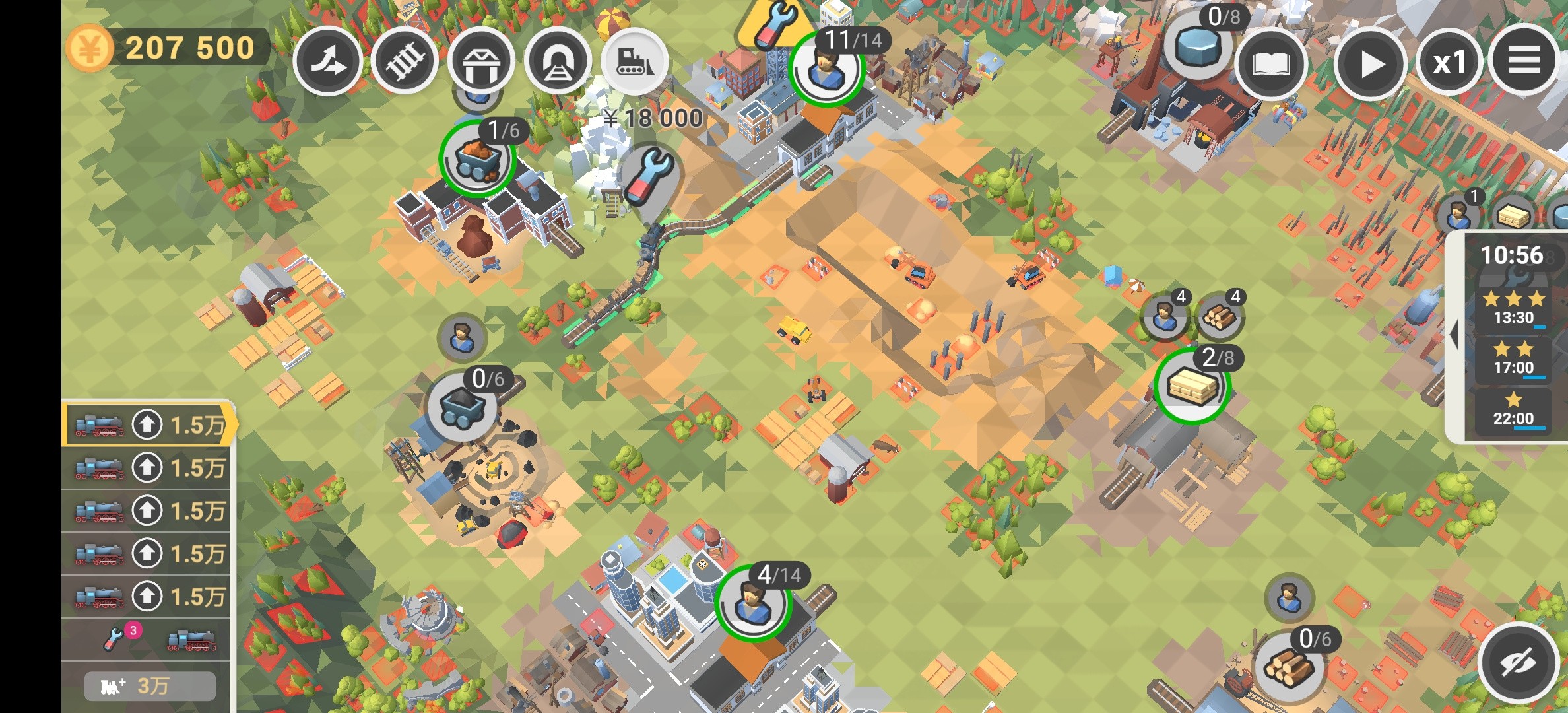Select the coal mine marker showing 0/6
Viewport: 1568px width, 713px height.
click(462, 405)
